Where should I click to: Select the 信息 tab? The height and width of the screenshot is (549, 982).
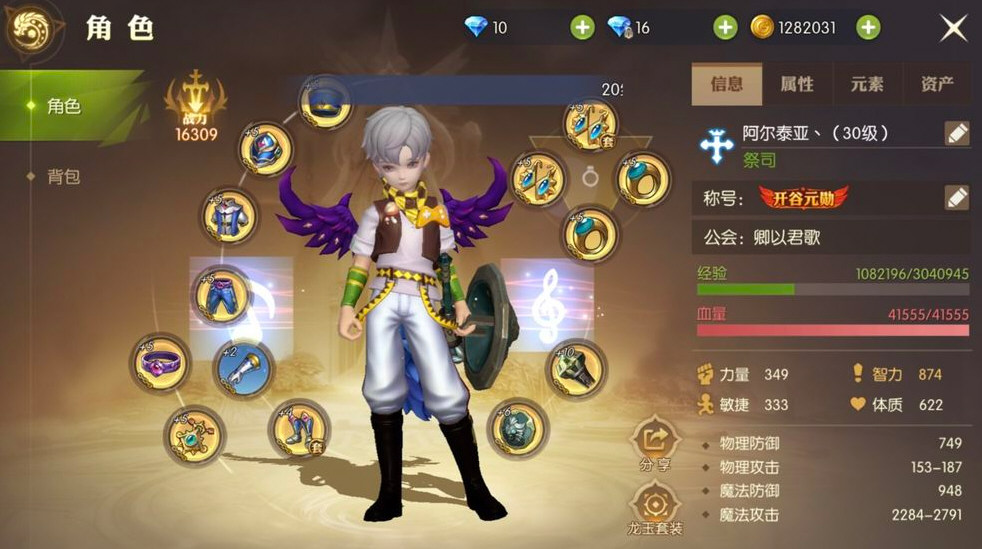pos(726,85)
